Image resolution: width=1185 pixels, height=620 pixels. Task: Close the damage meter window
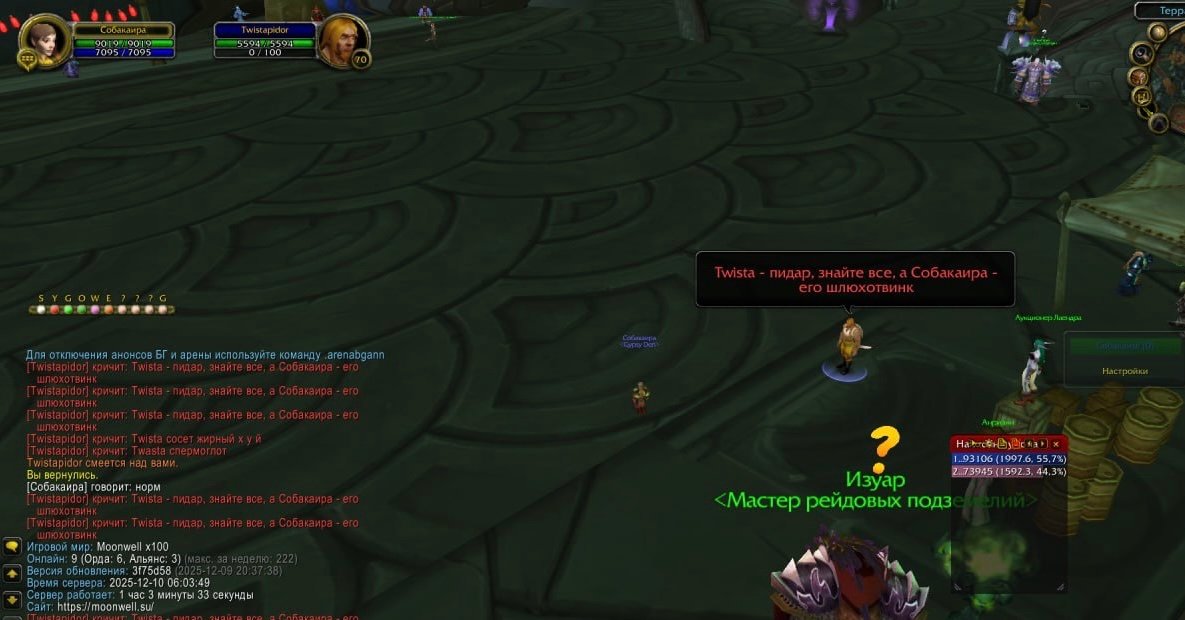(x=1056, y=444)
